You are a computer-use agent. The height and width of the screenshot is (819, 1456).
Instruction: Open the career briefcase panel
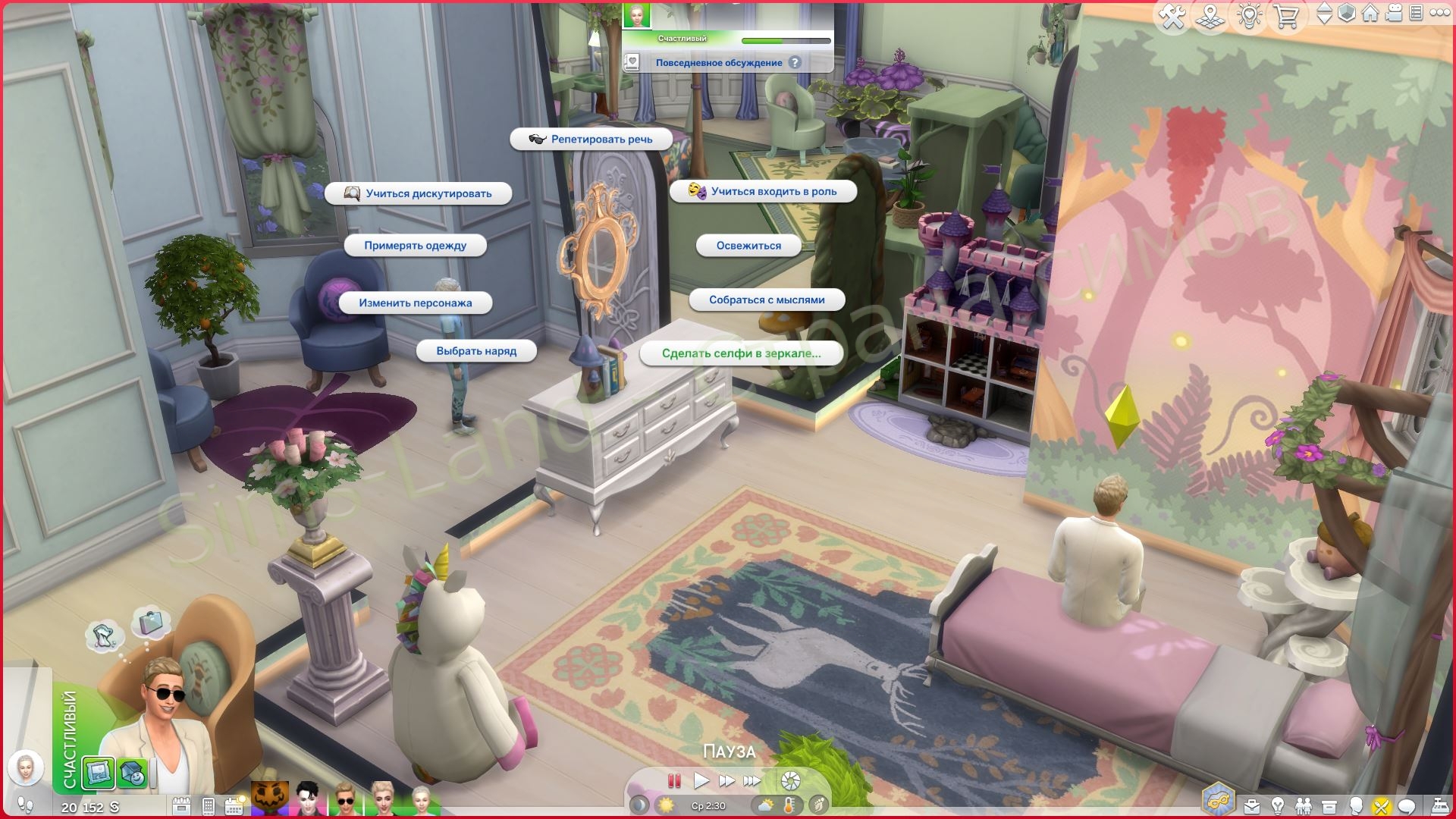coord(1252,805)
